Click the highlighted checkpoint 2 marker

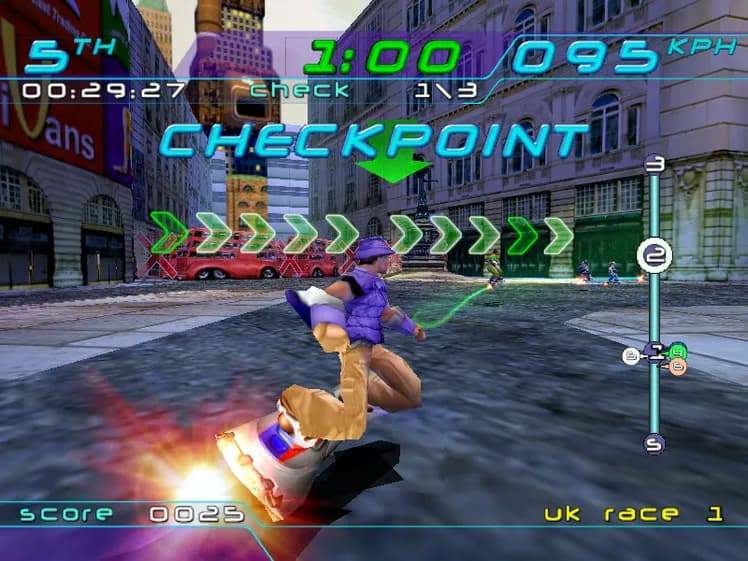pos(654,256)
